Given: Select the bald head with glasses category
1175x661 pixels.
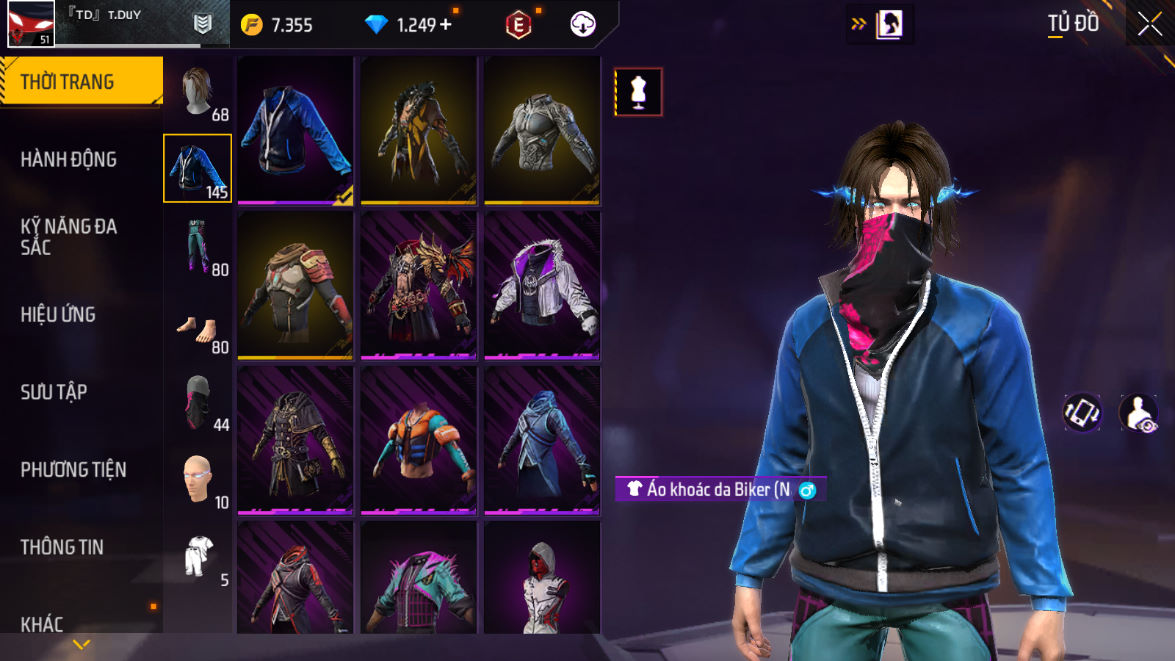Looking at the screenshot, I should click(198, 480).
